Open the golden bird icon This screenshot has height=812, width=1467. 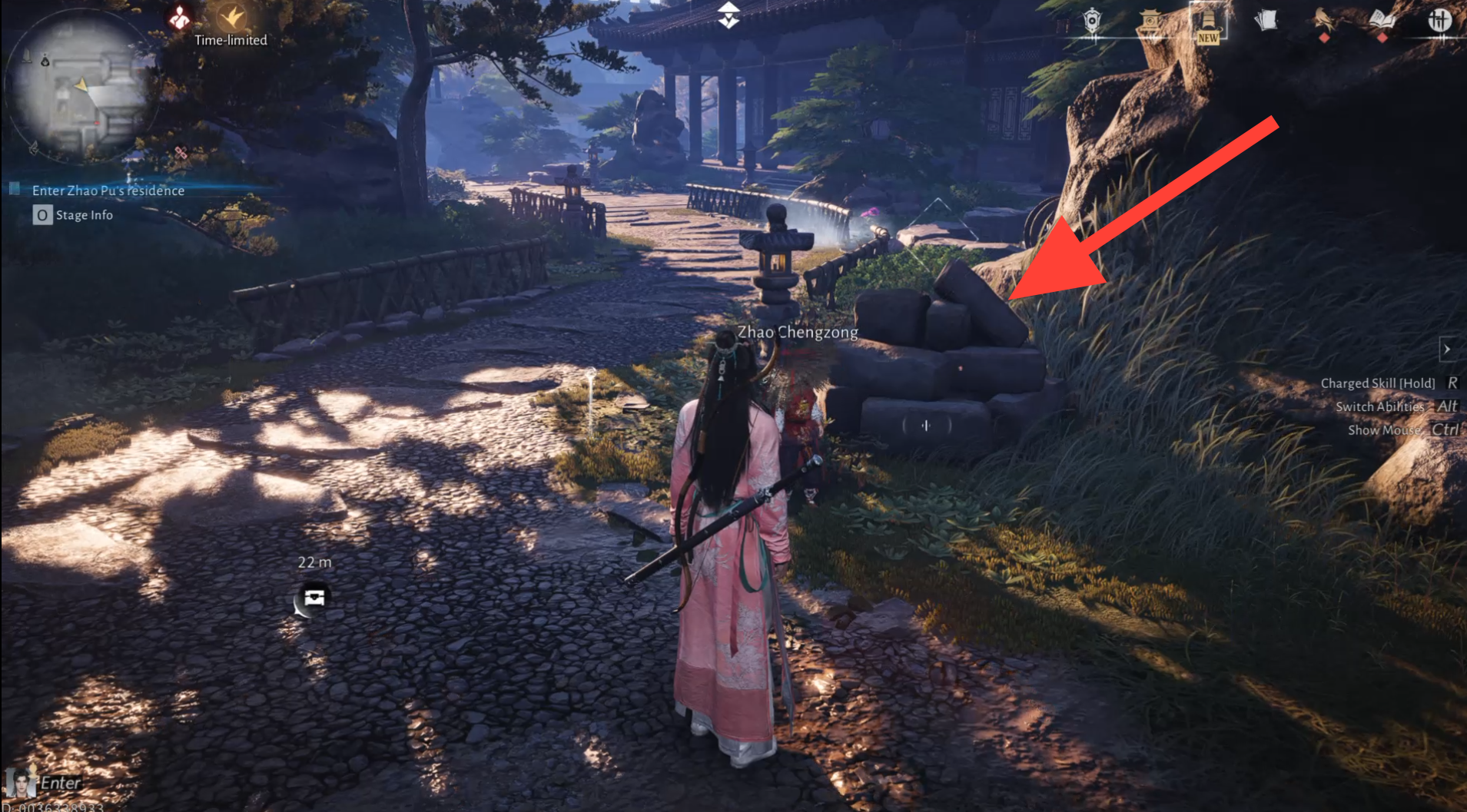tap(1323, 21)
